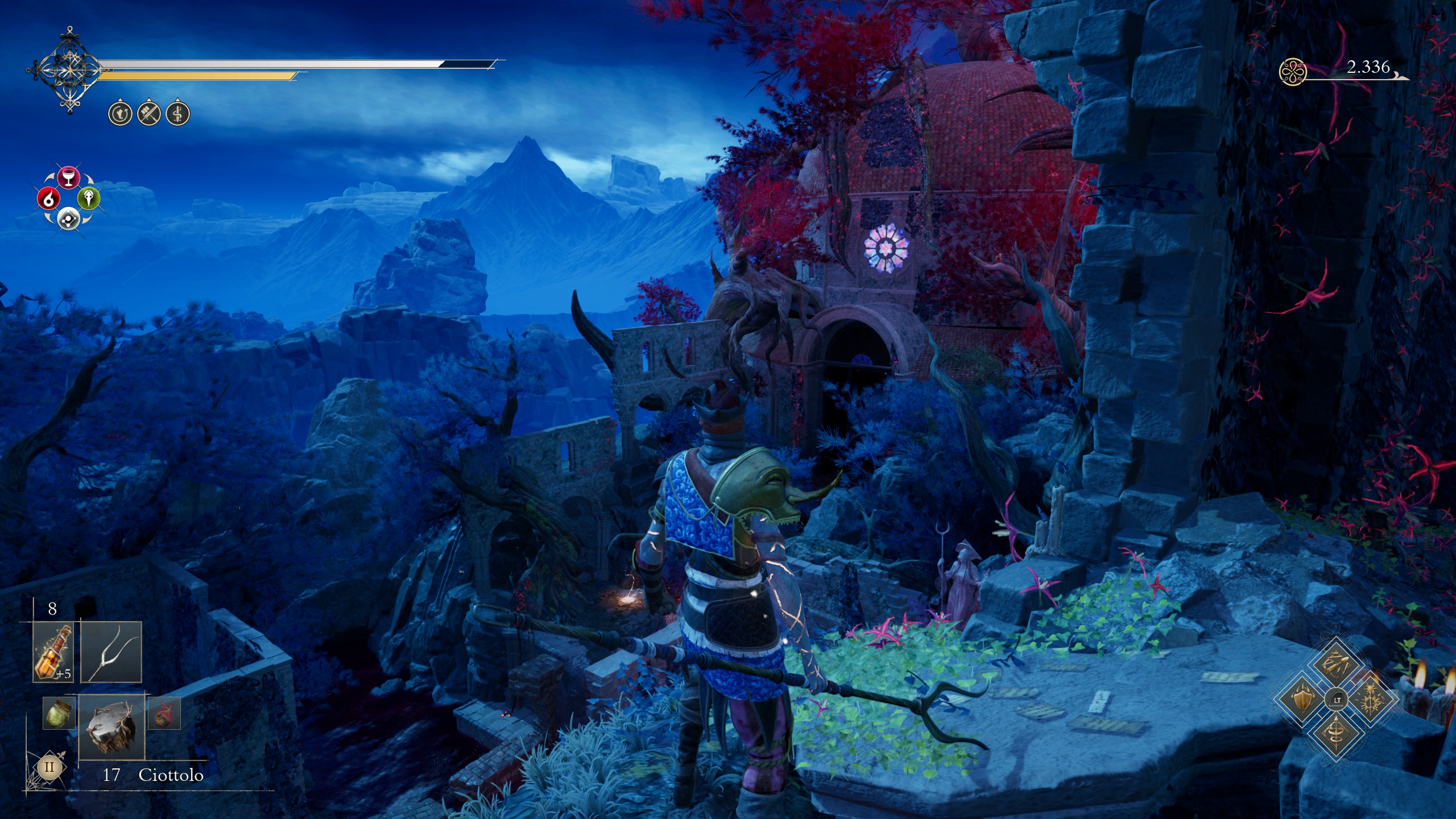The height and width of the screenshot is (819, 1456).
Task: Activate the ringed spear mask line ability
Action: 1335,733
